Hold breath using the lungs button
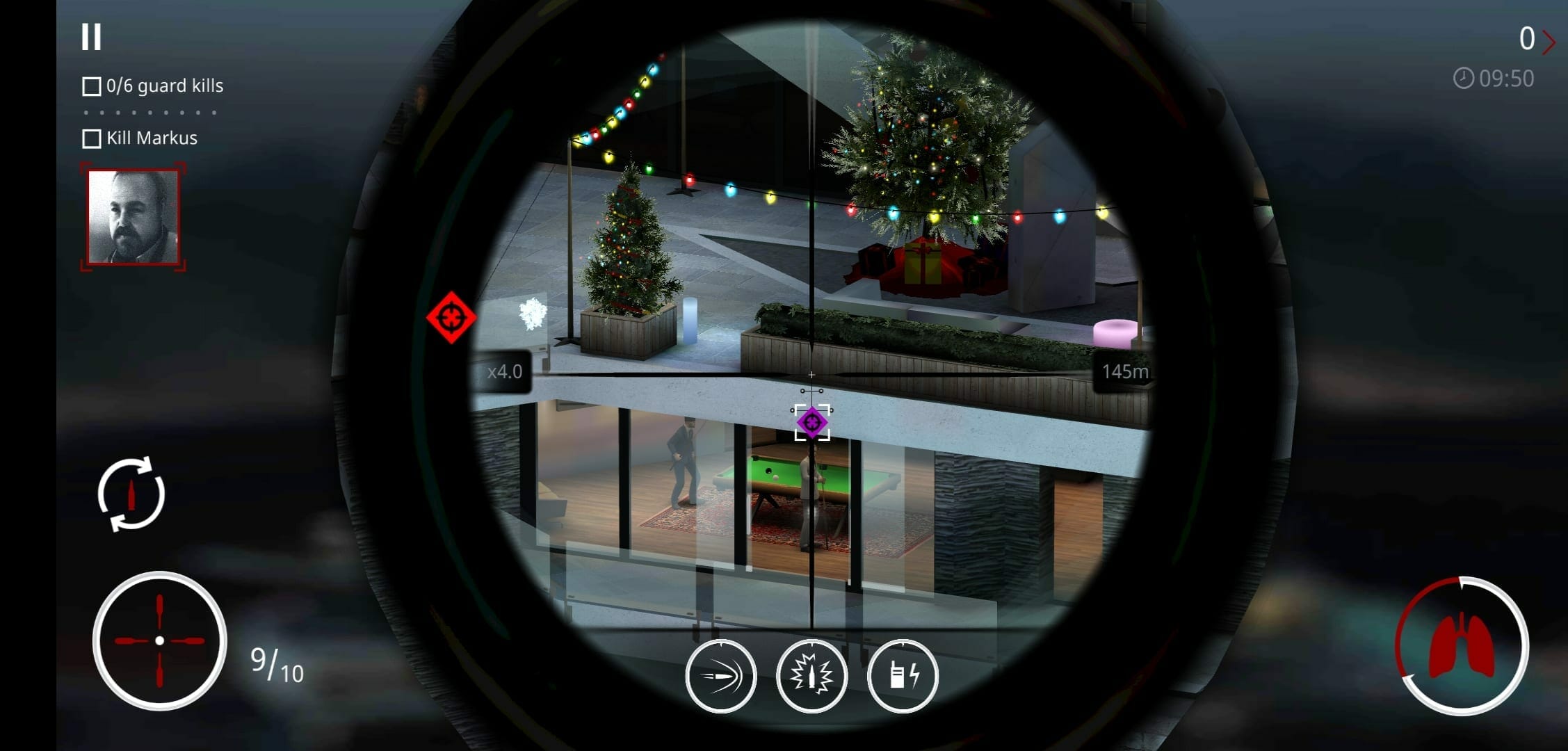Image resolution: width=1568 pixels, height=751 pixels. pyautogui.click(x=1461, y=646)
